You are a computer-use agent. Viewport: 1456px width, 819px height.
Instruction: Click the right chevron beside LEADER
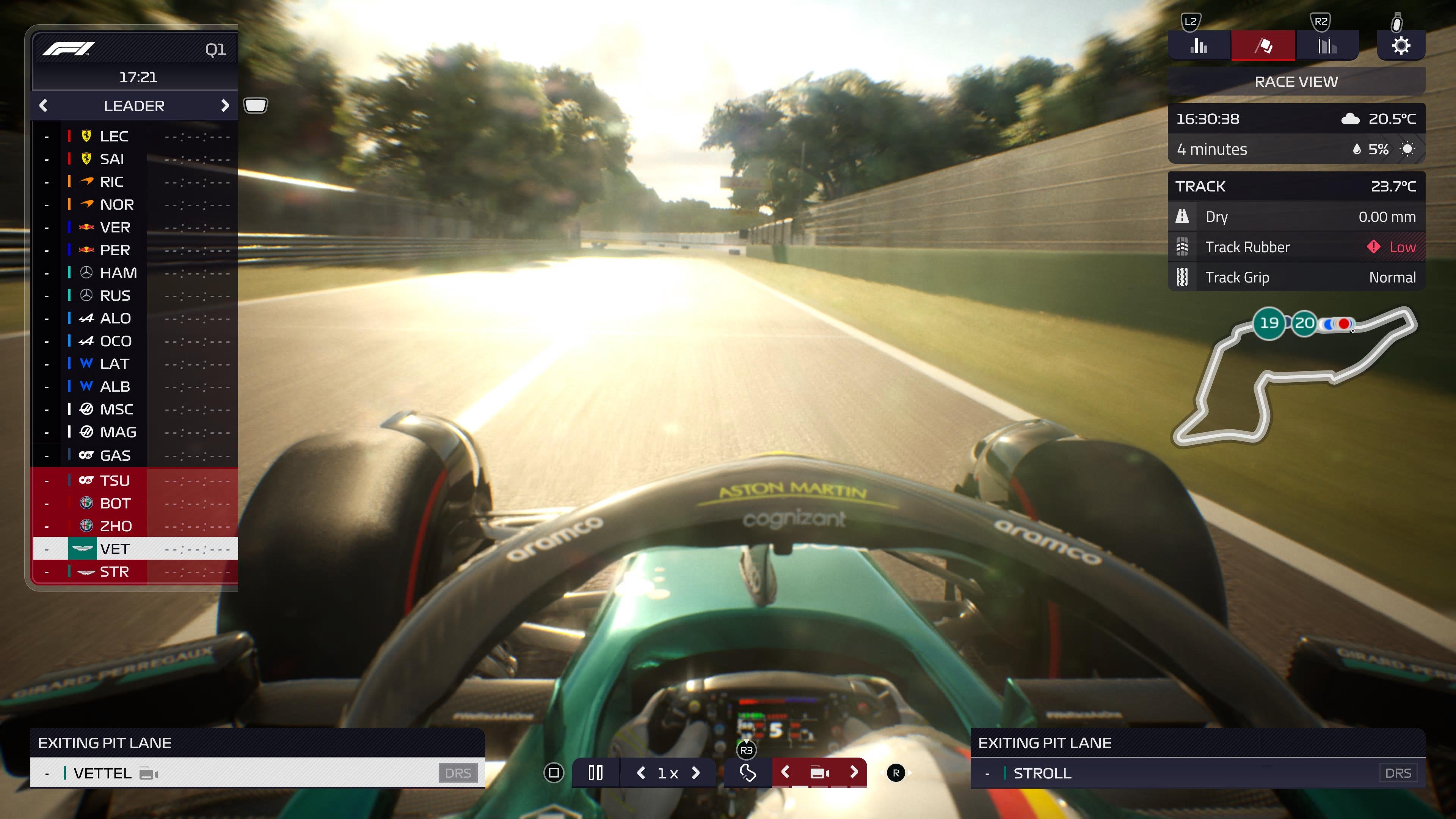(x=226, y=106)
